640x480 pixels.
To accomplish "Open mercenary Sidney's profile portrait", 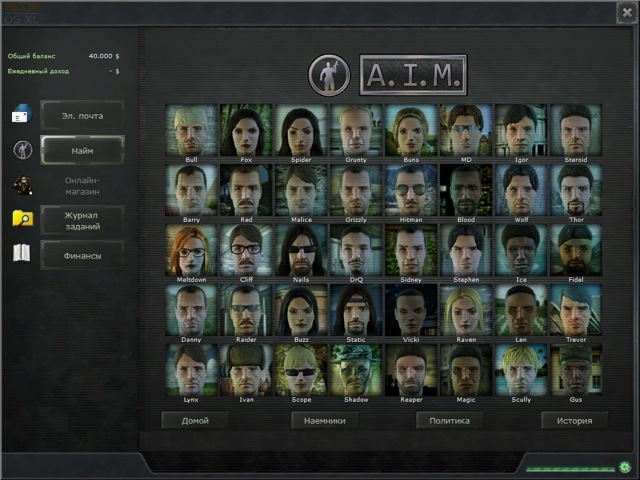I will [x=411, y=250].
